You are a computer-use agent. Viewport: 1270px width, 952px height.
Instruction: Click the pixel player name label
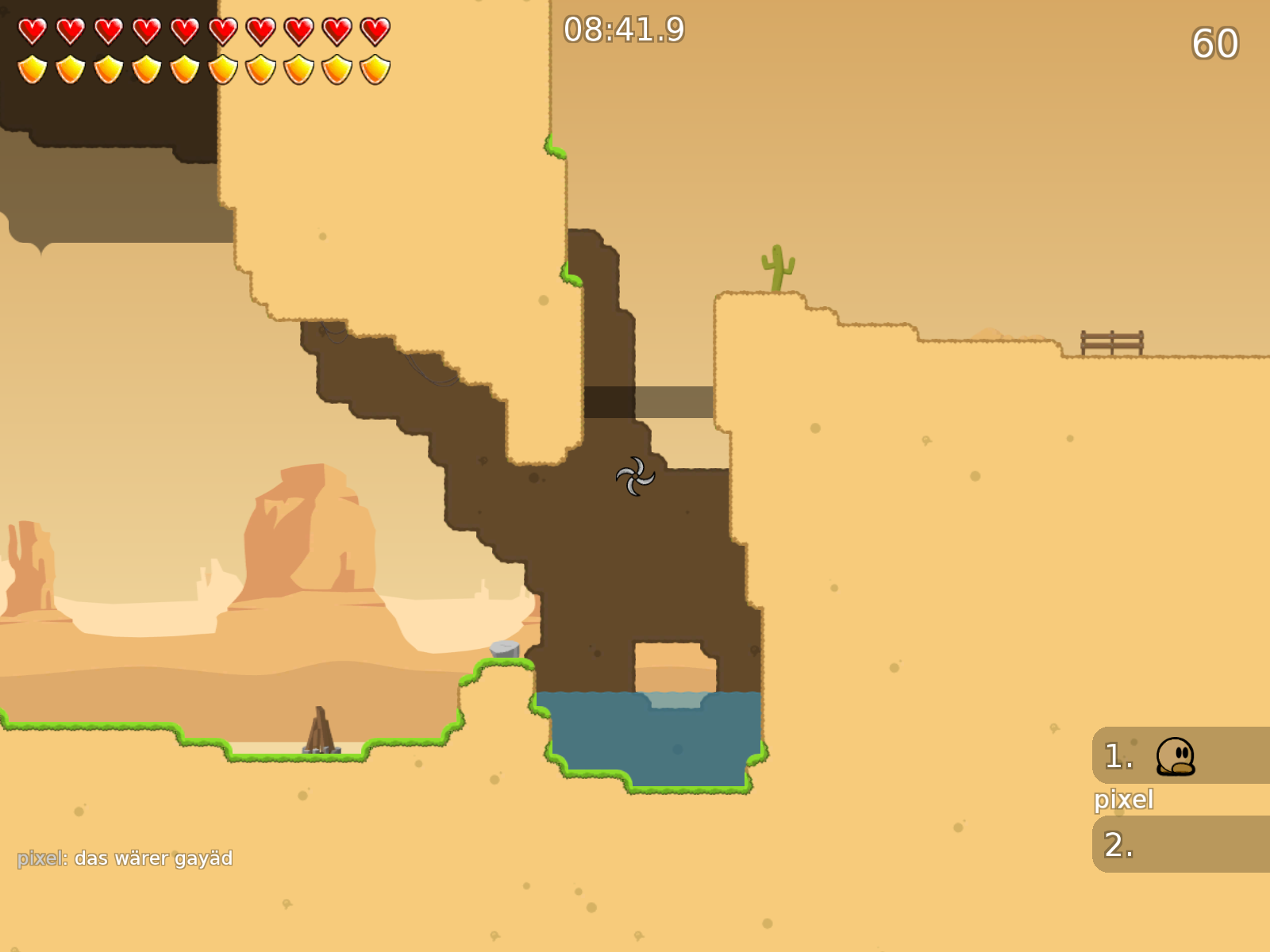1124,799
